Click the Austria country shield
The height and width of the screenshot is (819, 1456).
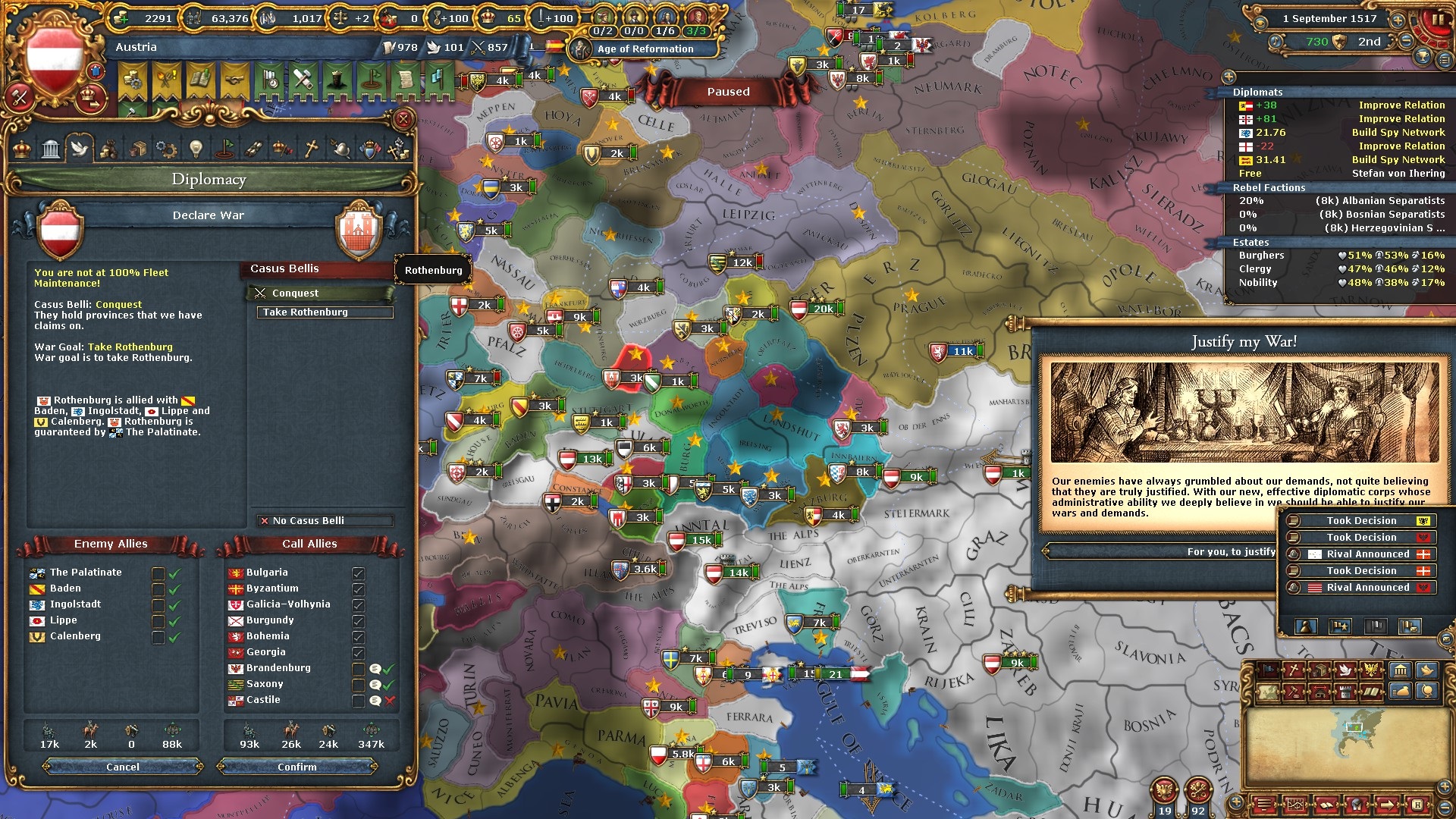pyautogui.click(x=55, y=58)
